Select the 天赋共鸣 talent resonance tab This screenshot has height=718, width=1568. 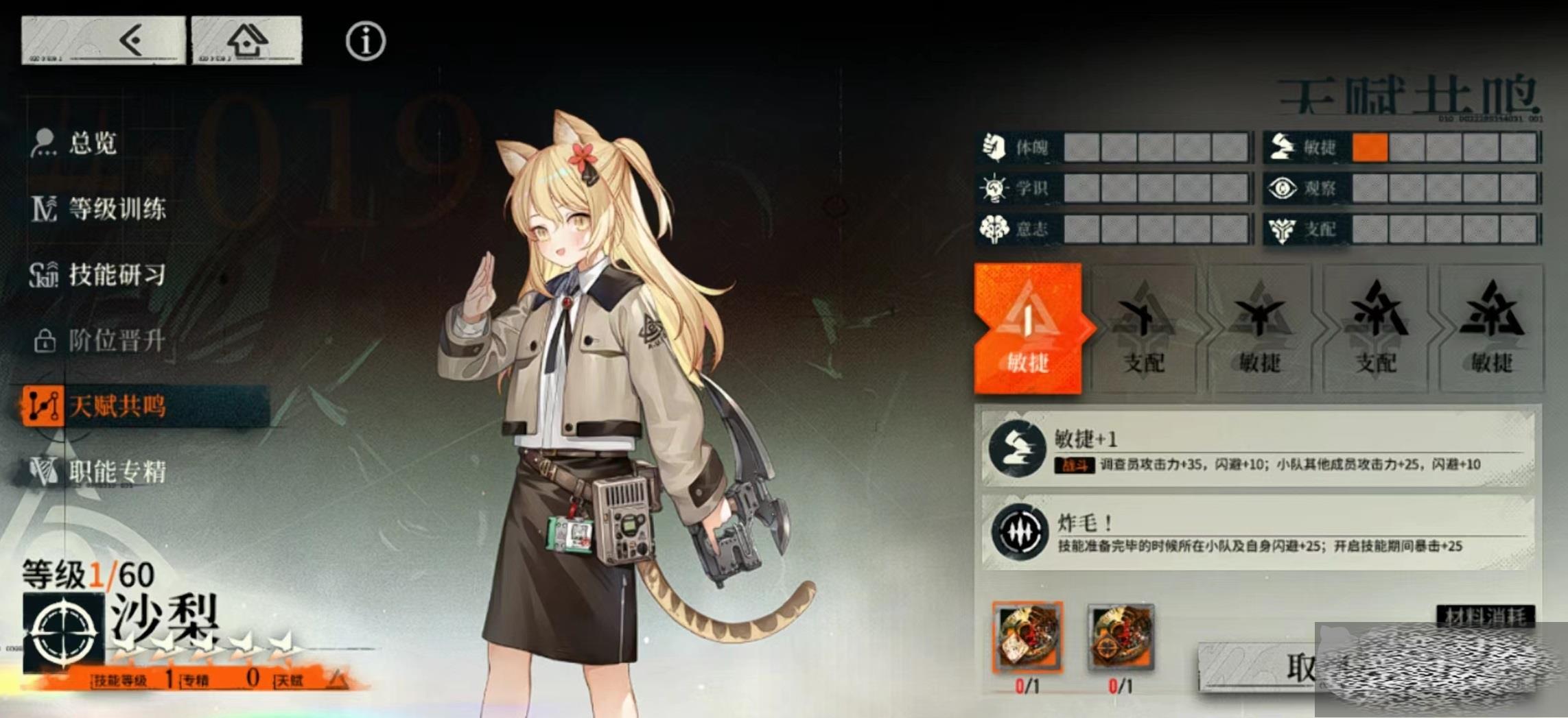[x=117, y=406]
